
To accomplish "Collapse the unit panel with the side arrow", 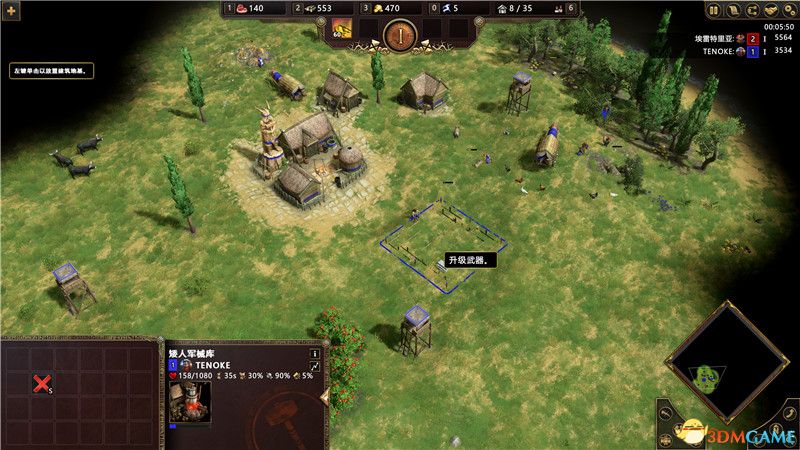I will [323, 397].
